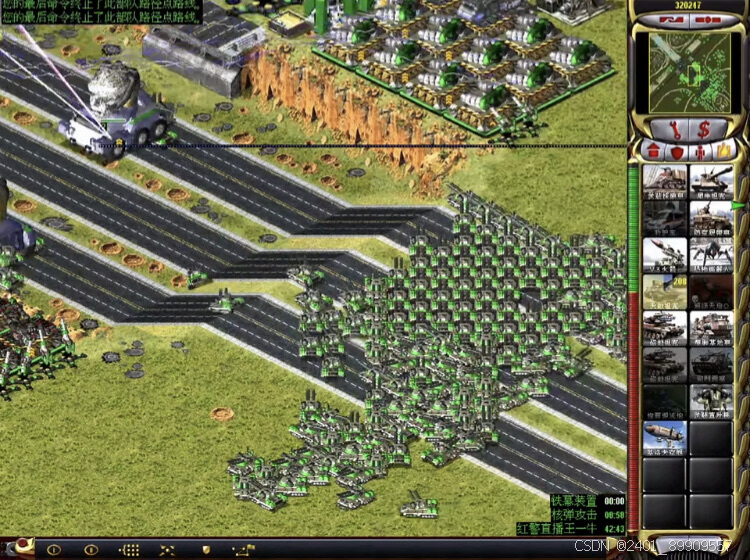This screenshot has height=560, width=750.
Task: Open the defenses shield tab
Action: point(677,151)
